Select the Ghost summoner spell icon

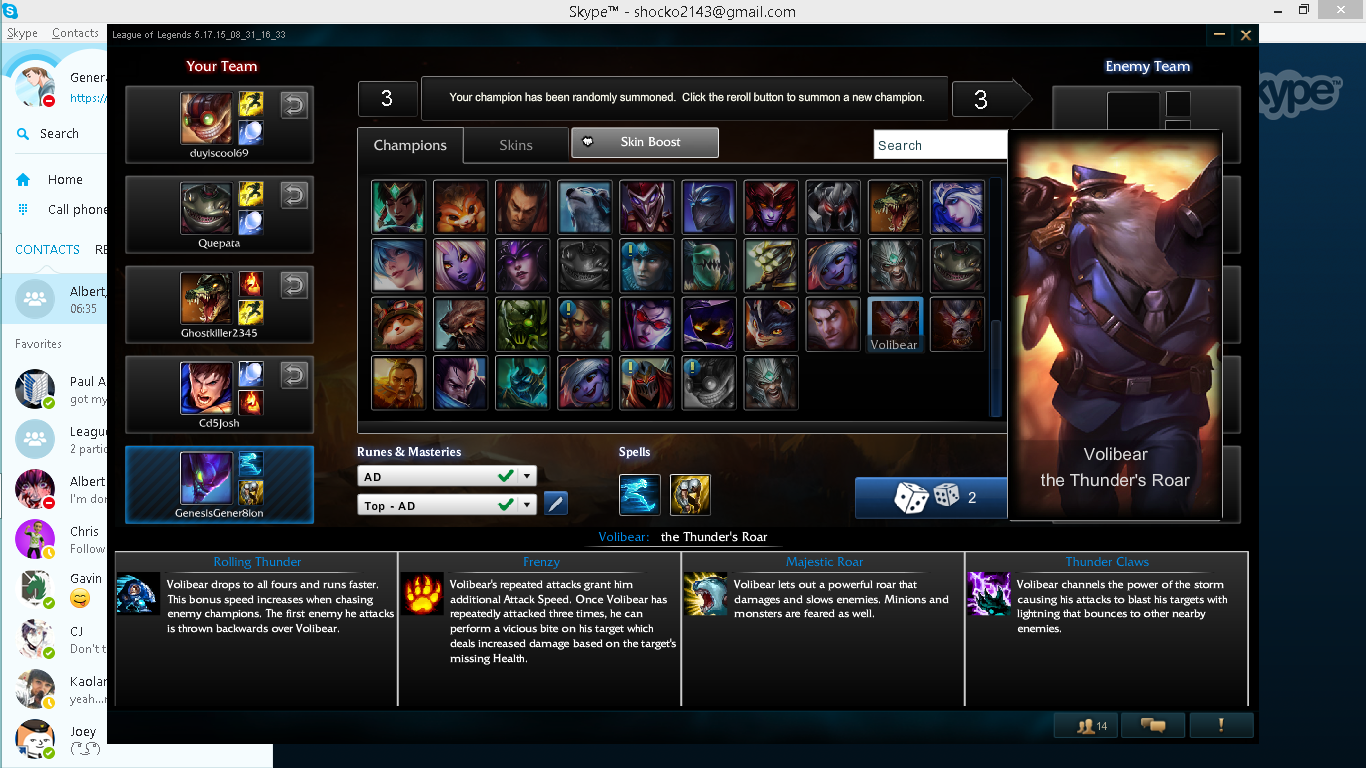point(639,494)
